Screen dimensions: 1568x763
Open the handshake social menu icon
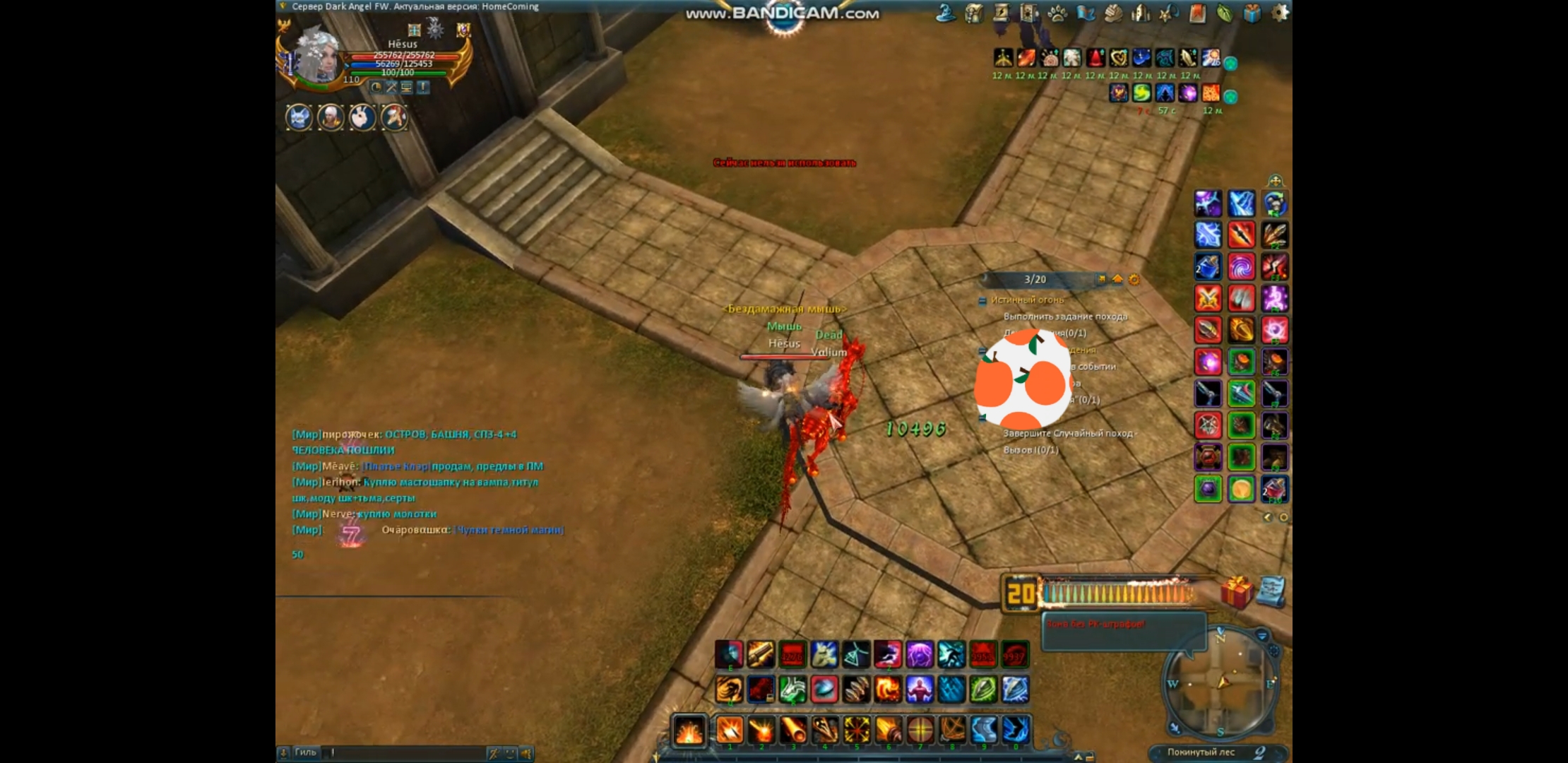(x=1113, y=13)
